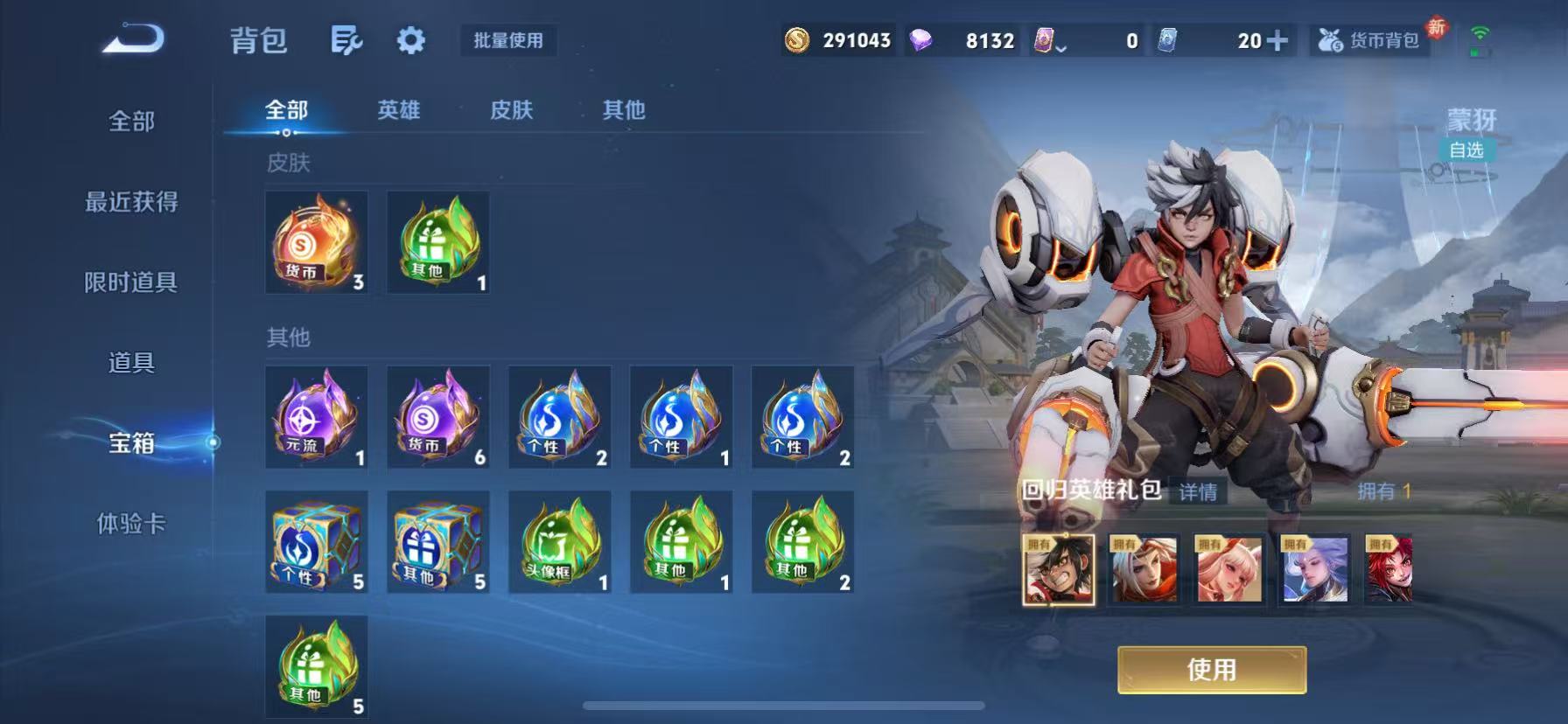The height and width of the screenshot is (724, 1568).
Task: Open the settings gear icon
Action: pyautogui.click(x=409, y=40)
